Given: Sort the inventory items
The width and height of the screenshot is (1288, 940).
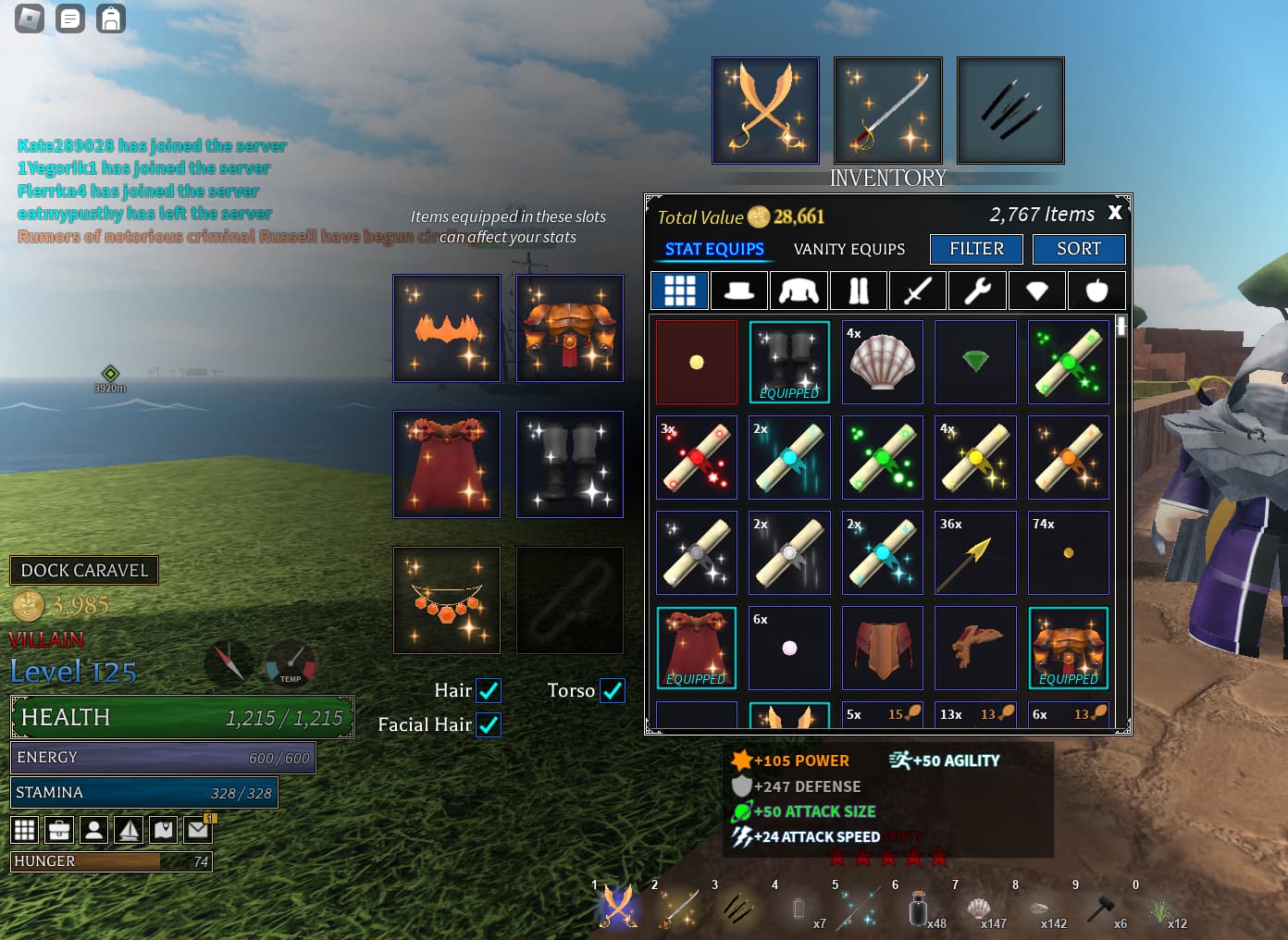Looking at the screenshot, I should pyautogui.click(x=1078, y=249).
